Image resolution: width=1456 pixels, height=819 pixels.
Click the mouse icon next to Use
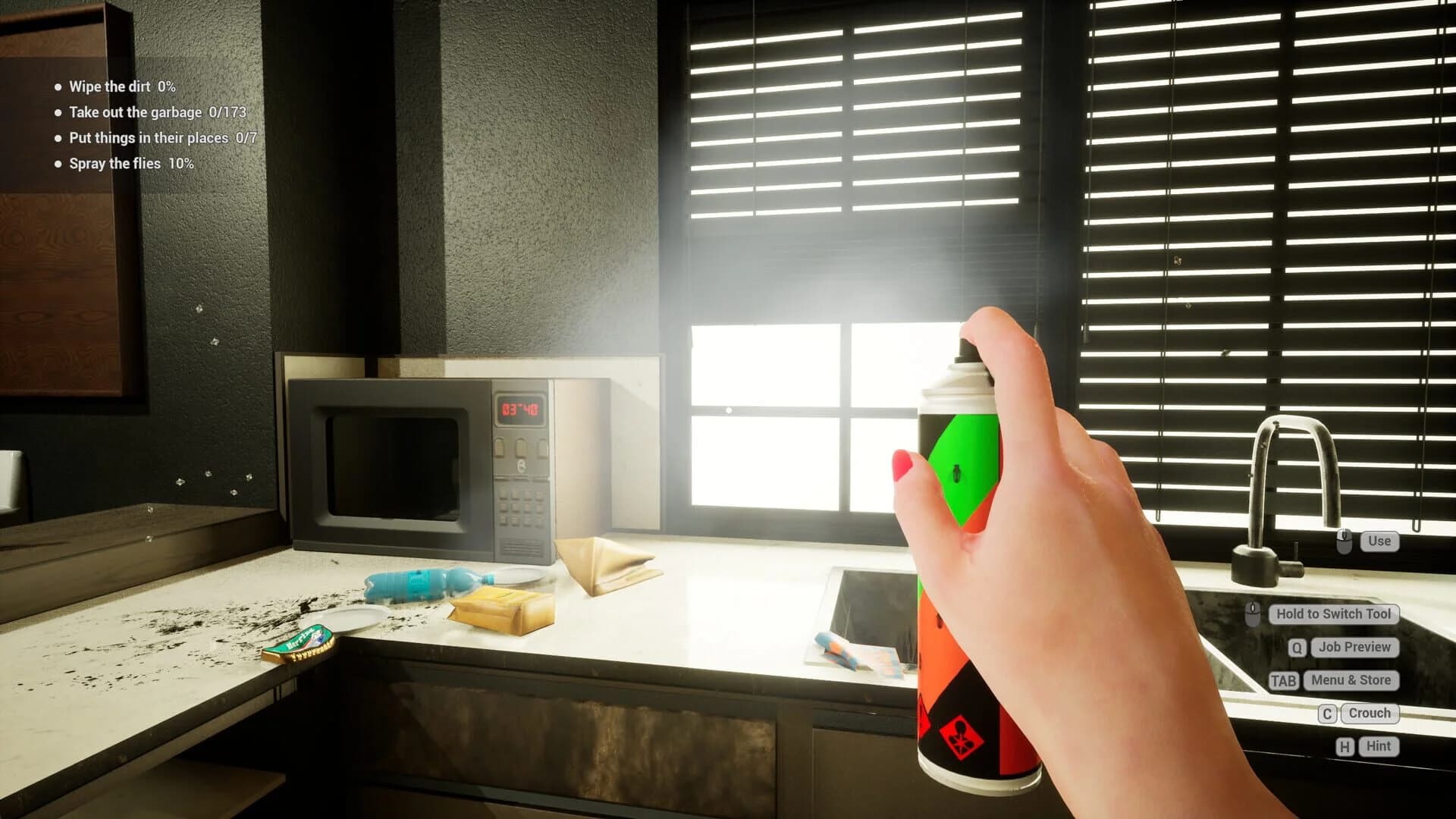(x=1345, y=541)
